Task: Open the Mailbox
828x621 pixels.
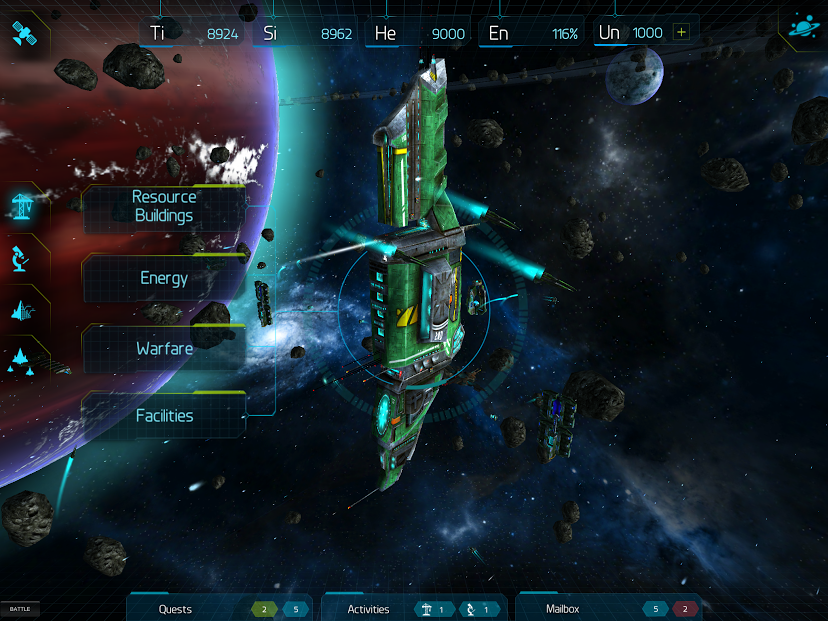Action: click(563, 609)
